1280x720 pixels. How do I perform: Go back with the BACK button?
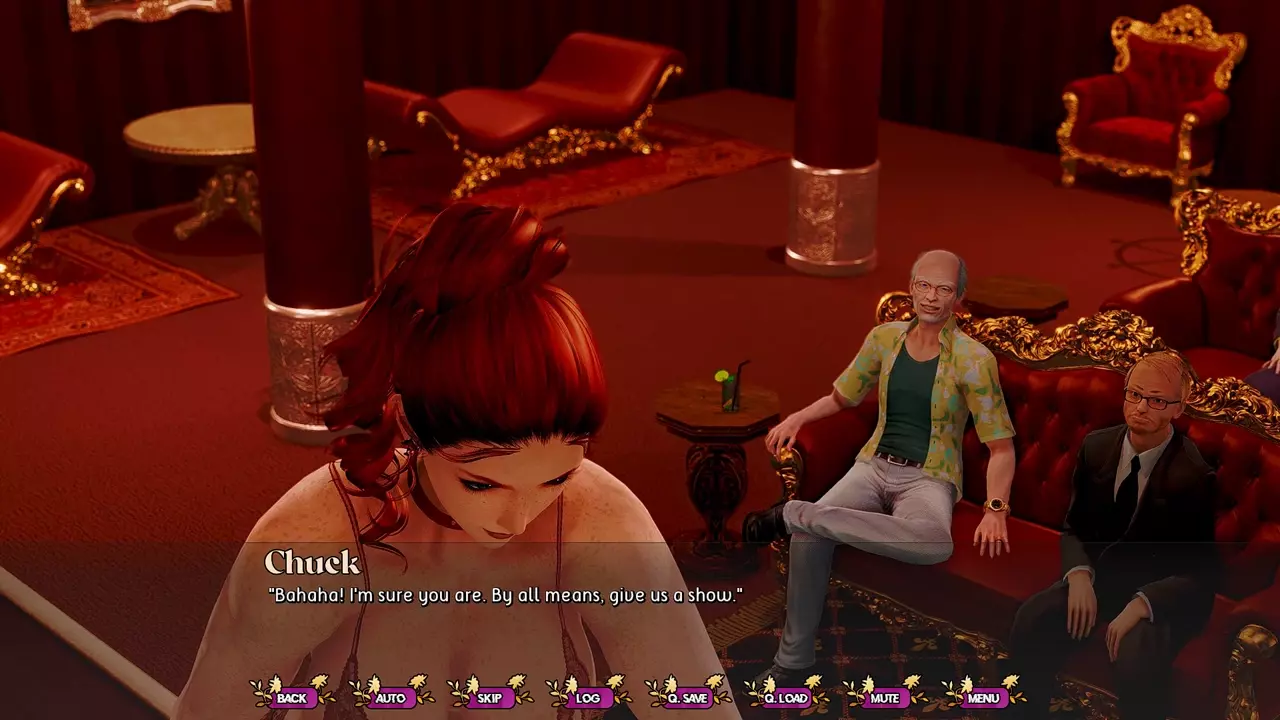click(x=292, y=697)
